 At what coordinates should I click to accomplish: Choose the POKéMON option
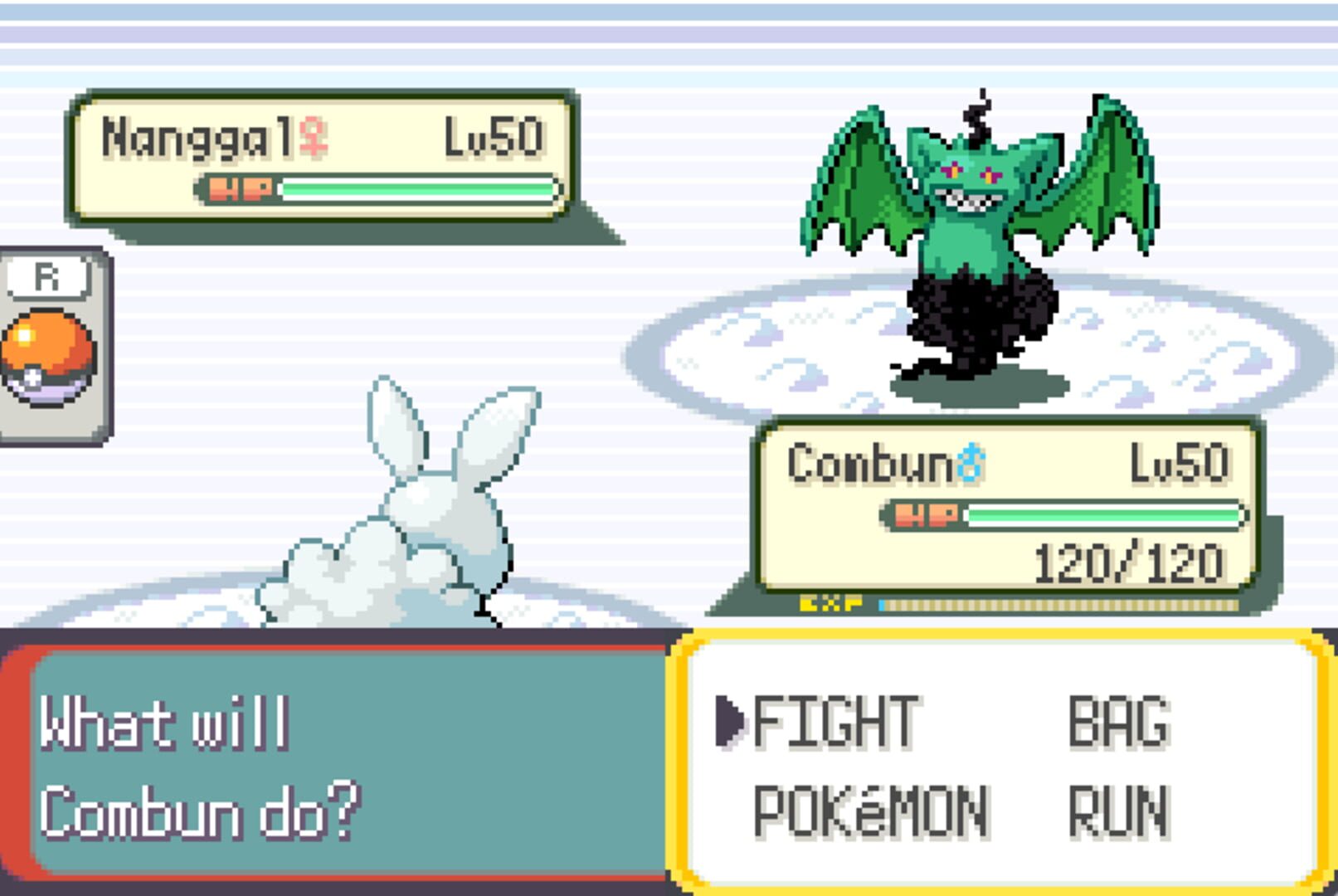click(x=870, y=811)
